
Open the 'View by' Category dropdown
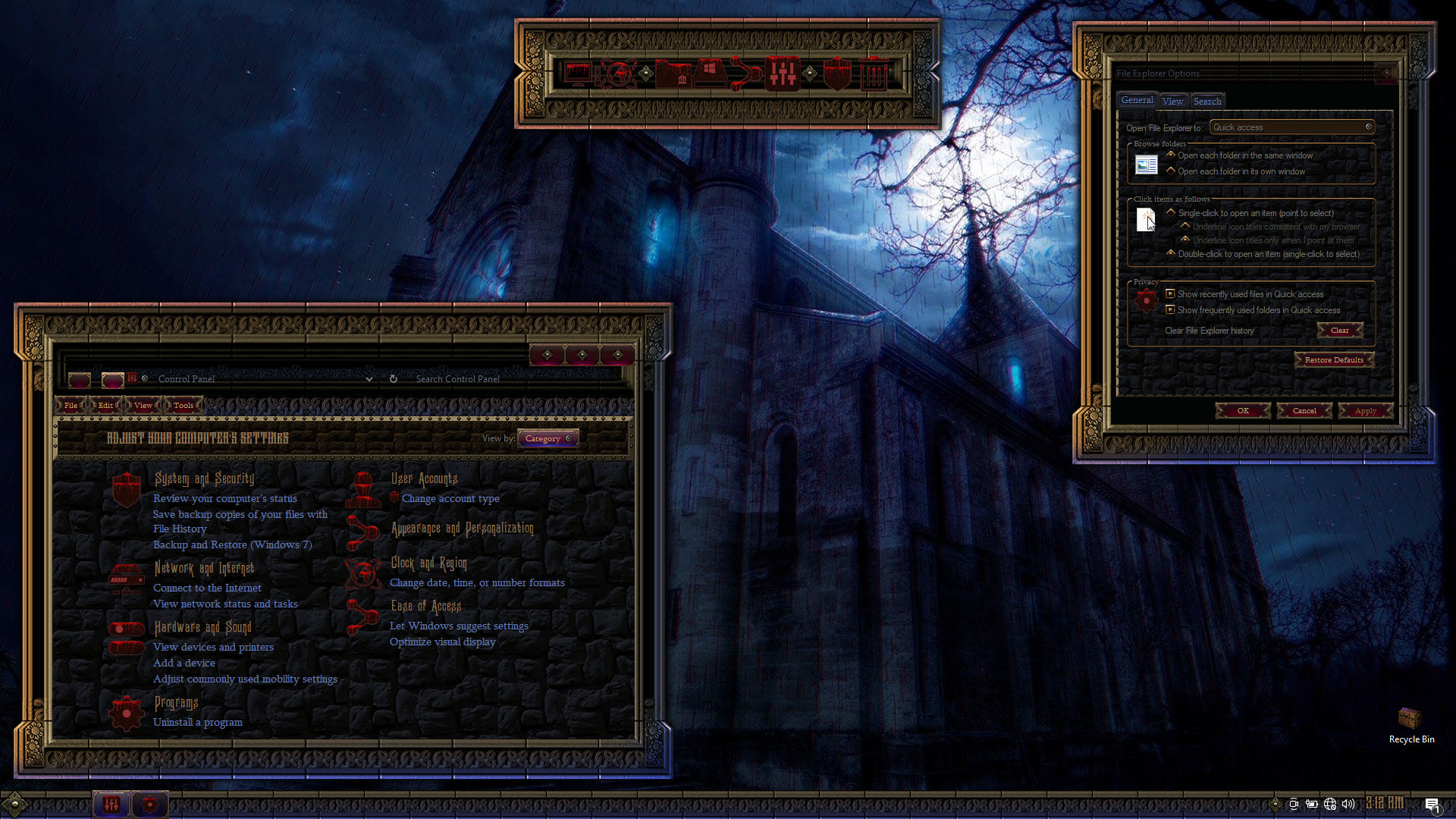(548, 438)
